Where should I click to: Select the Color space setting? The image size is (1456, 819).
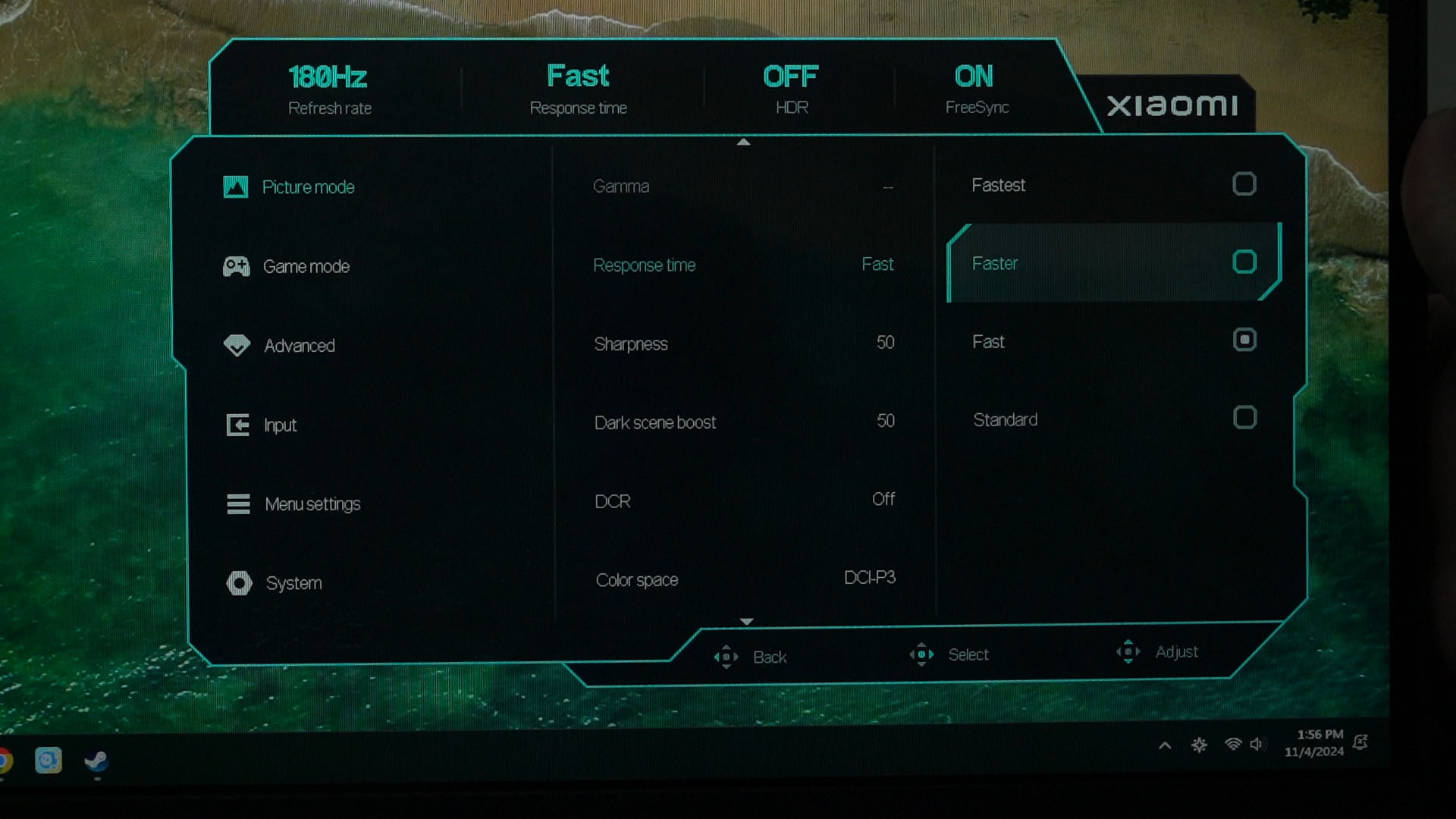click(x=743, y=579)
